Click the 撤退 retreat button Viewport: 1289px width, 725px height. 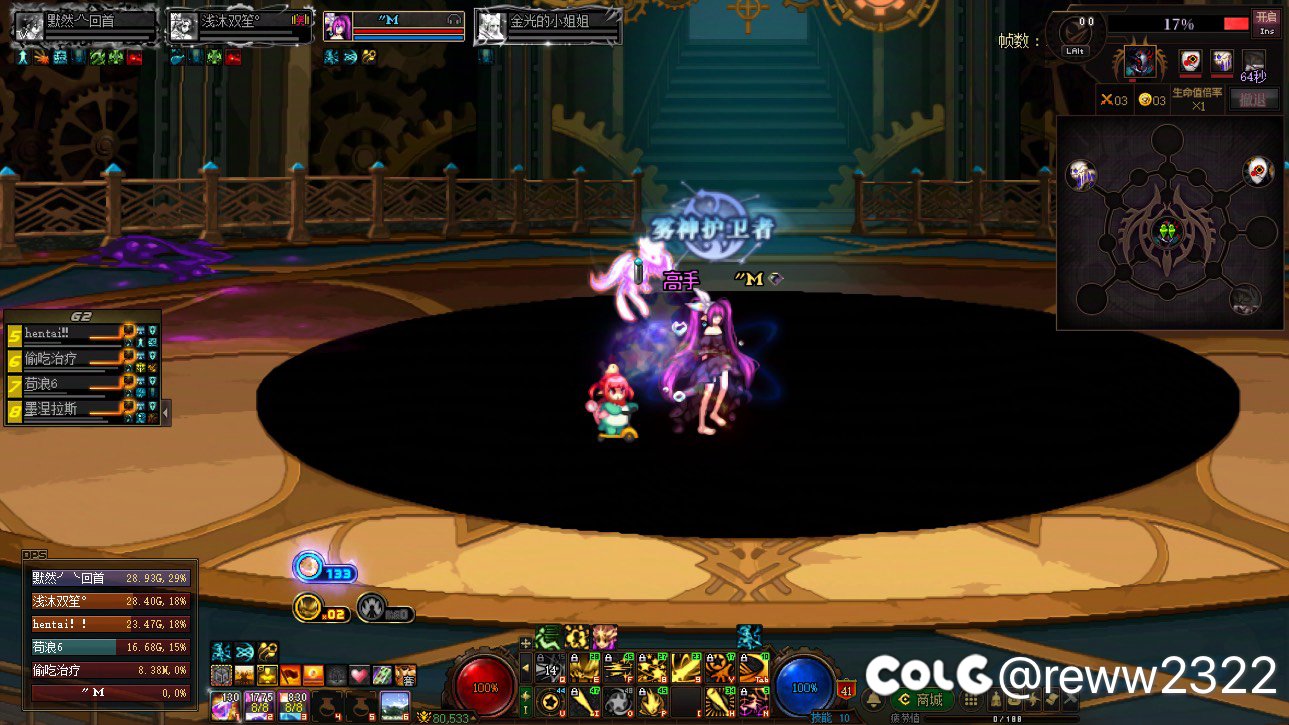click(1253, 99)
